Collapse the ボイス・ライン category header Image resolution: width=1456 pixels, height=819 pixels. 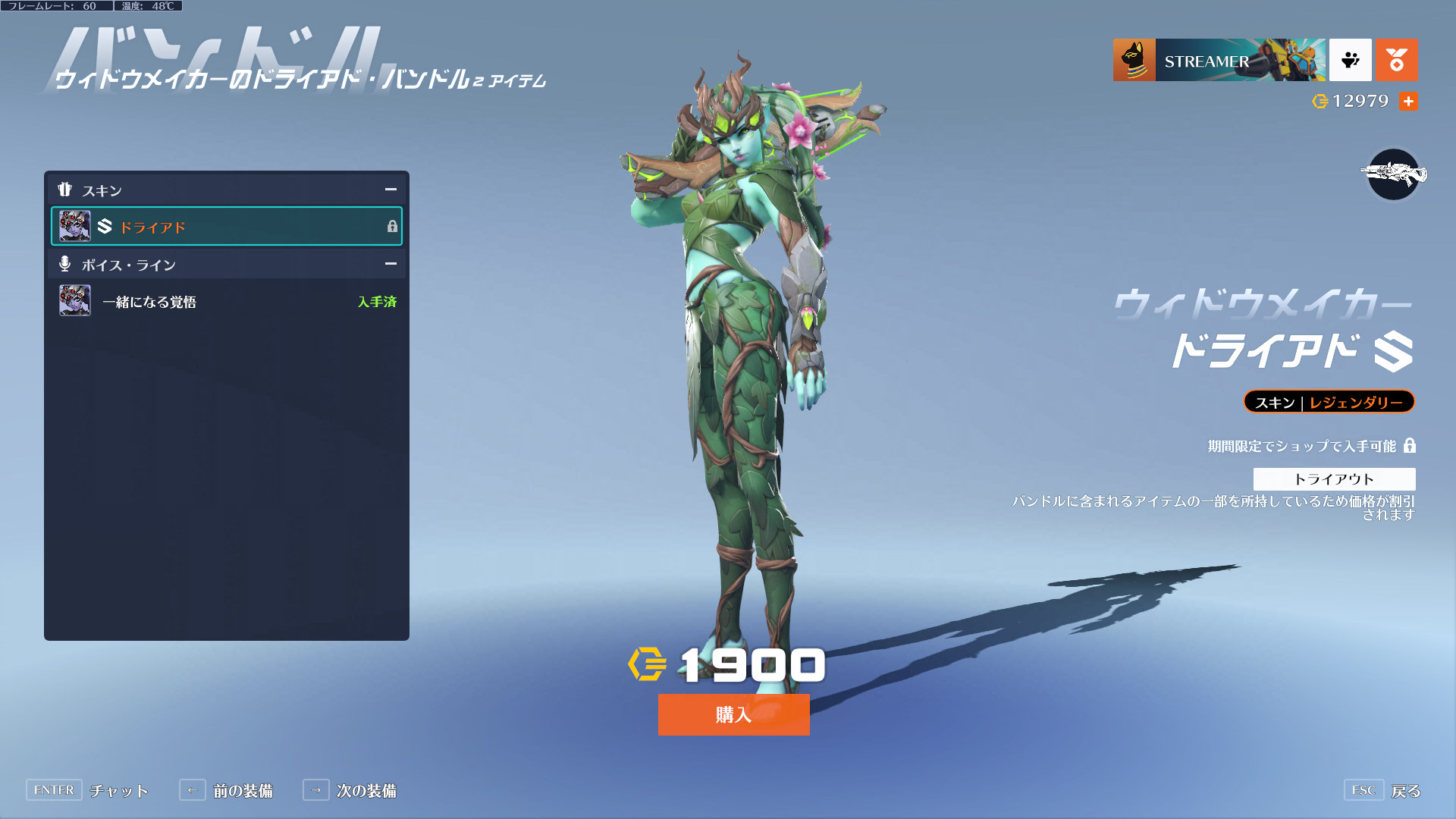pos(391,264)
